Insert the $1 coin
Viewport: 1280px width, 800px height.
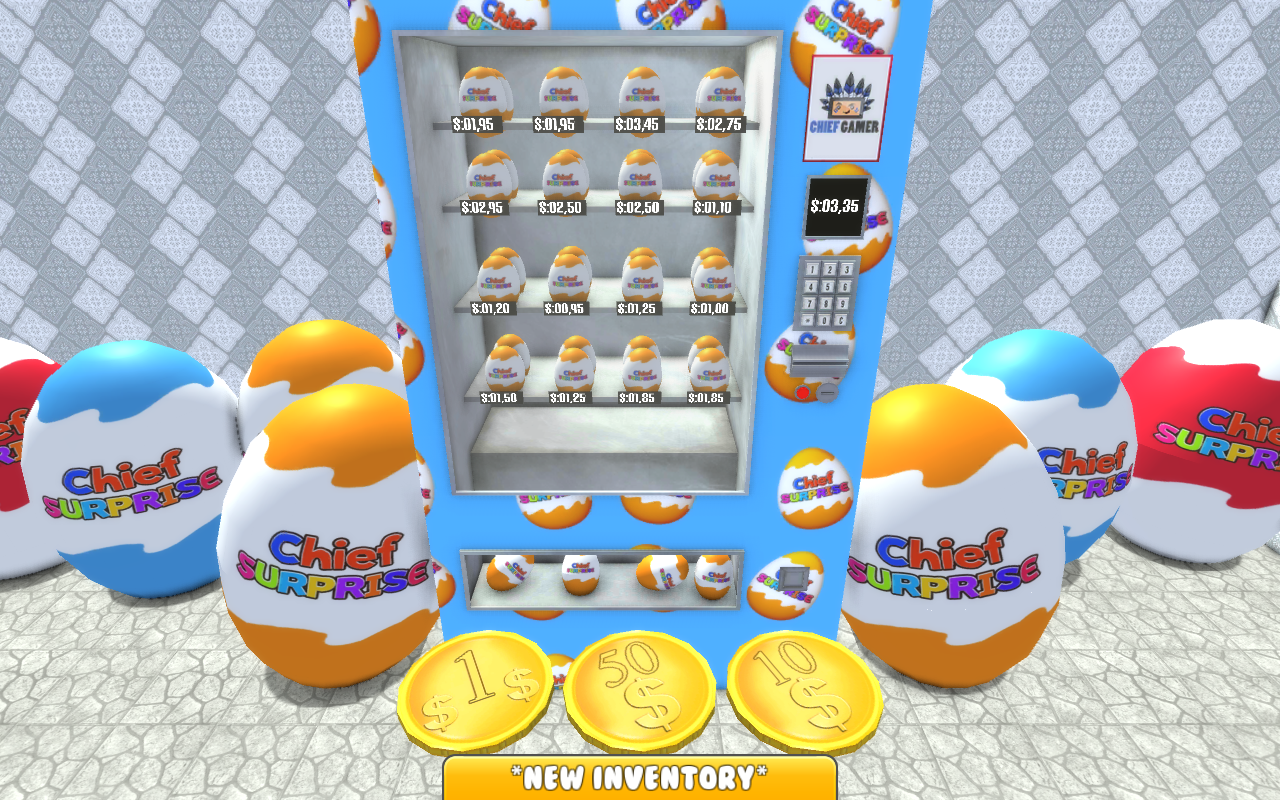click(478, 690)
